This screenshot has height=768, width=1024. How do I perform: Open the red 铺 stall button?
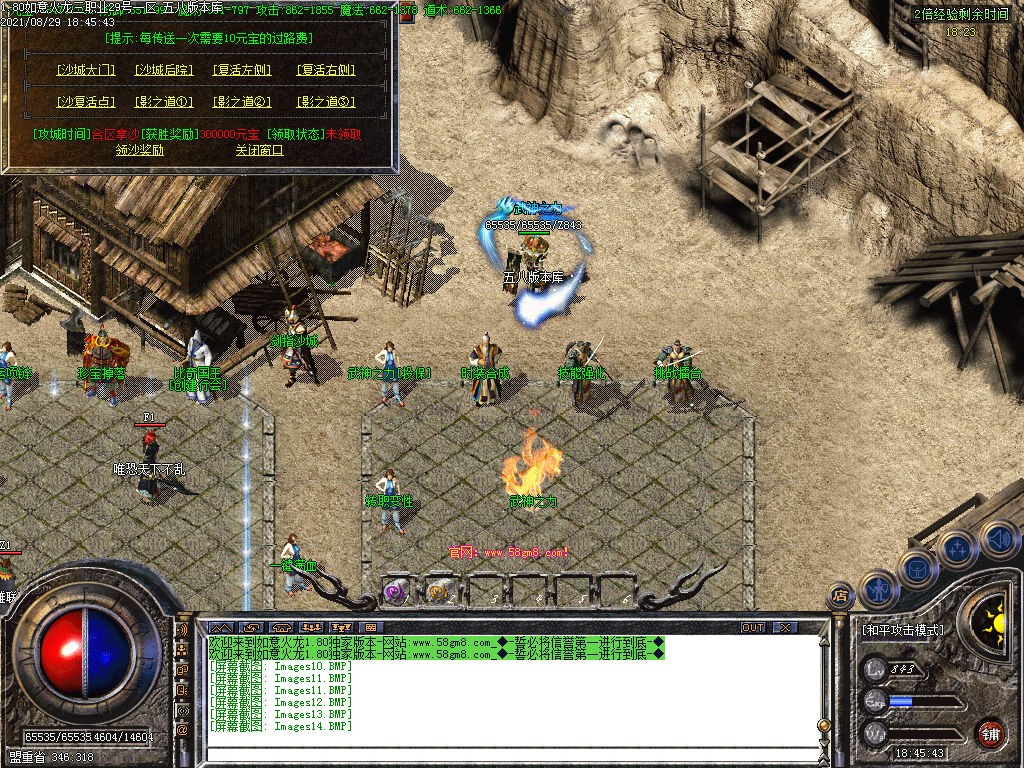point(990,733)
